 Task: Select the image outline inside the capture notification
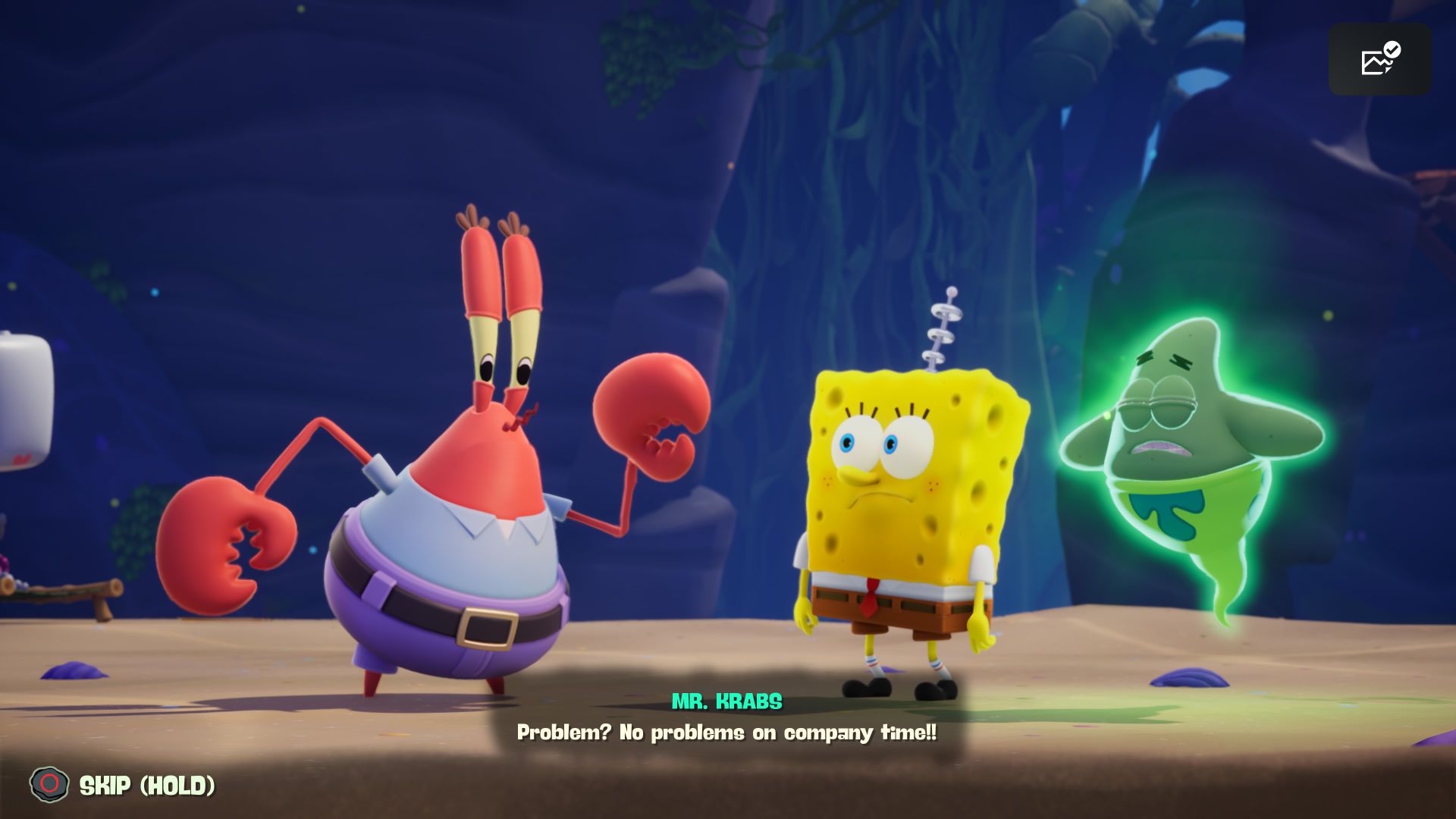[x=1374, y=64]
